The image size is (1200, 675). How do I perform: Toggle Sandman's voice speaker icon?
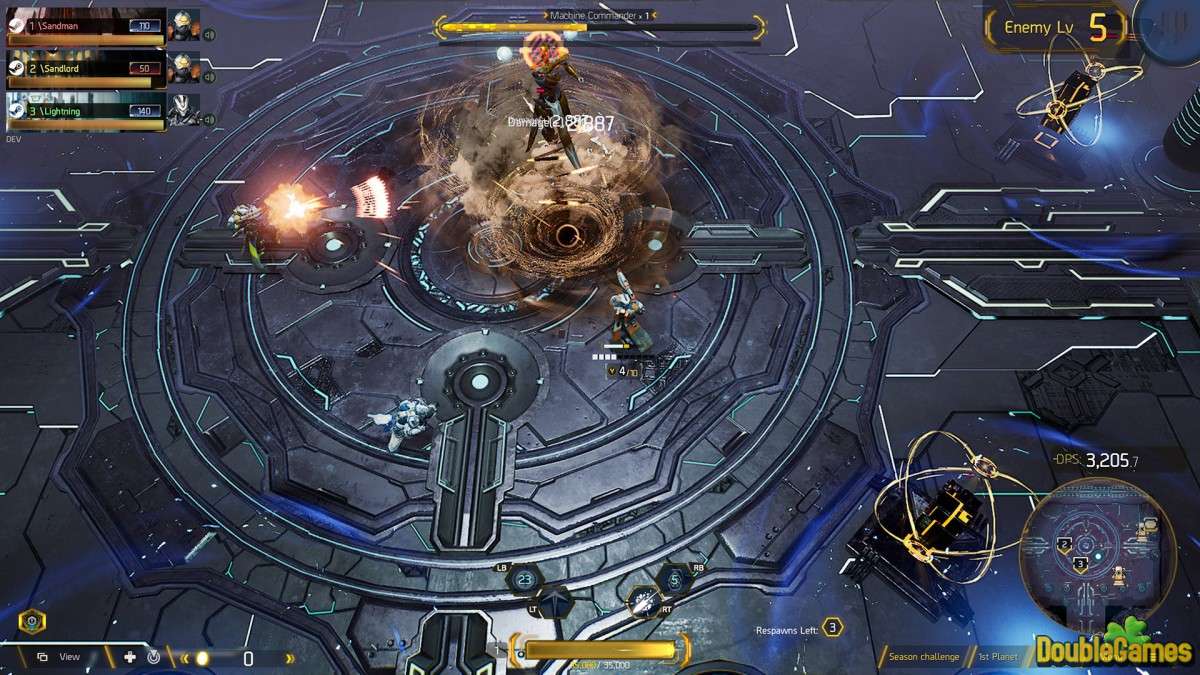210,34
